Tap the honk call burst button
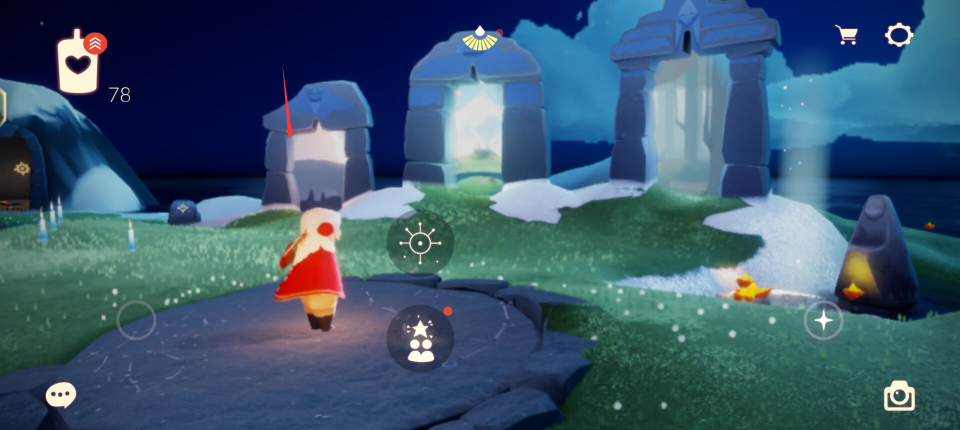The image size is (960, 430). tap(420, 243)
